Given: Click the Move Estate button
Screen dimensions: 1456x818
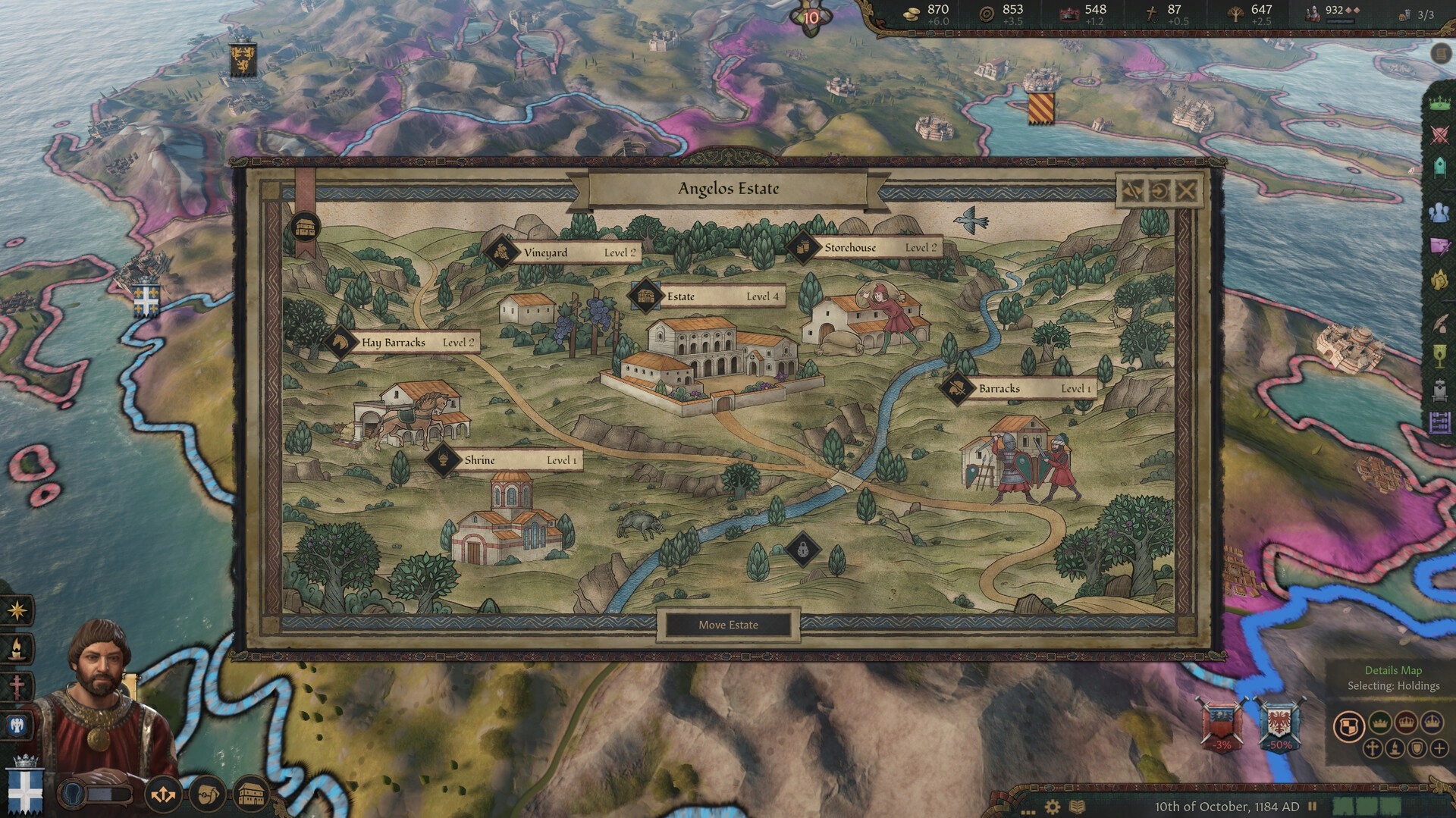Looking at the screenshot, I should 728,625.
